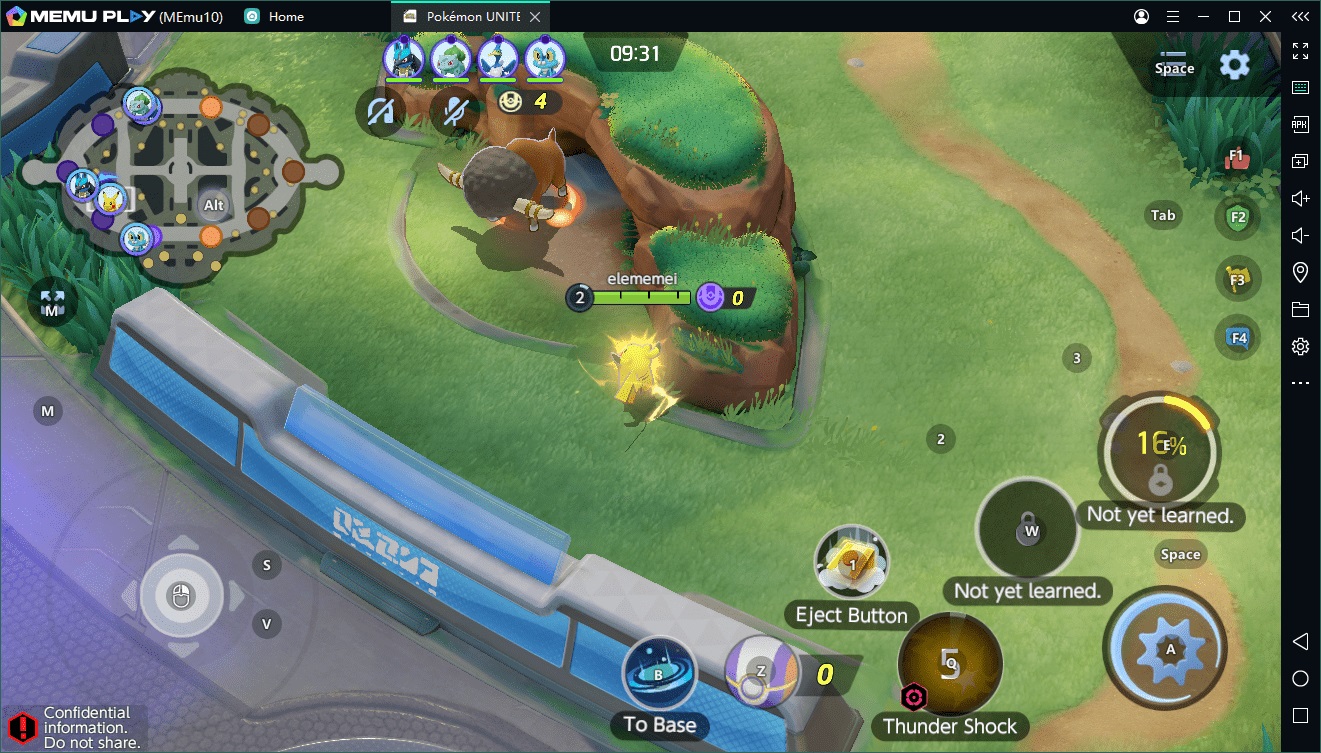
Task: Send the blue quick chat signal
Action: (x=1237, y=337)
